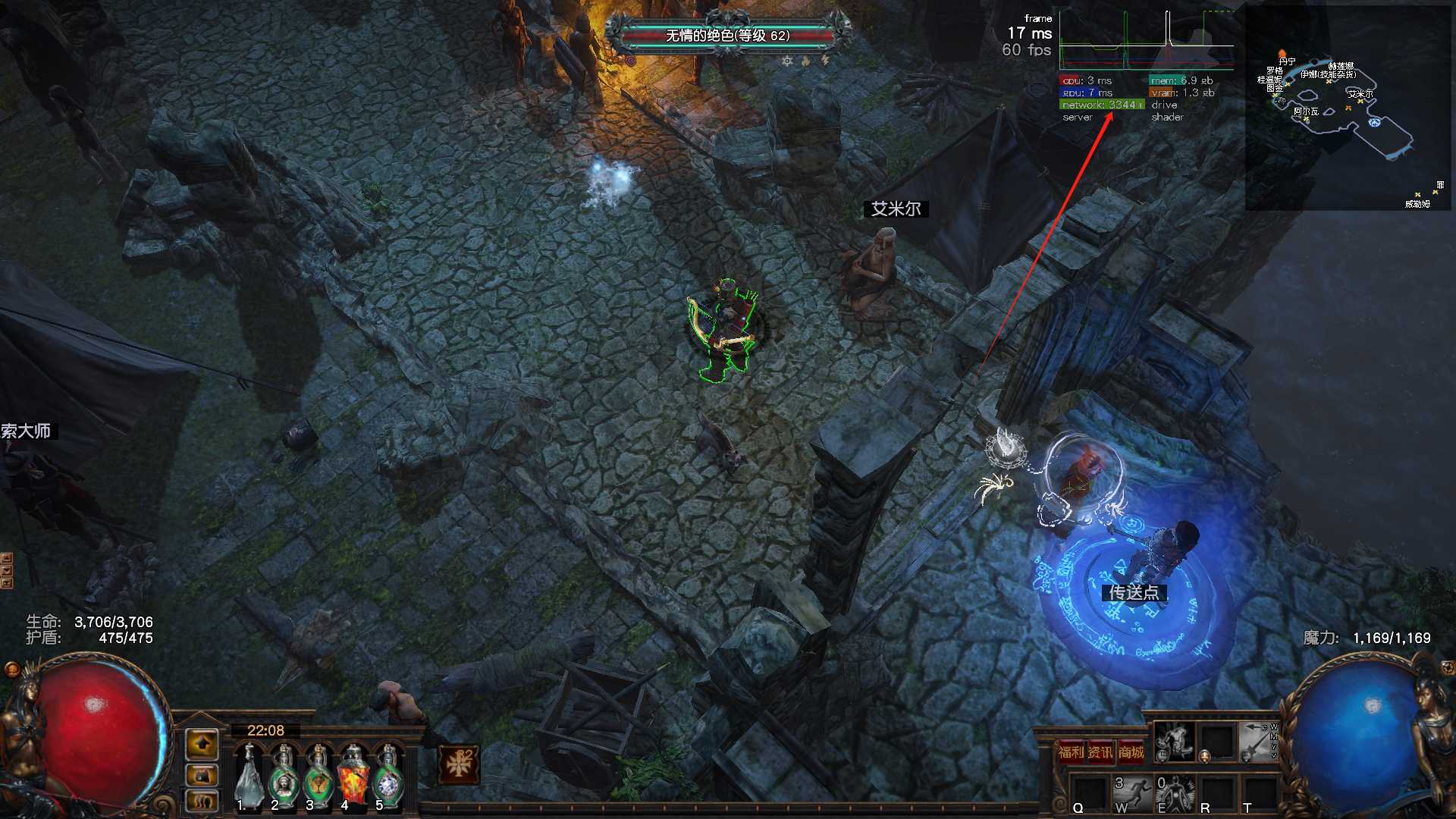Use the green diamond flask in slot 5

(x=389, y=777)
